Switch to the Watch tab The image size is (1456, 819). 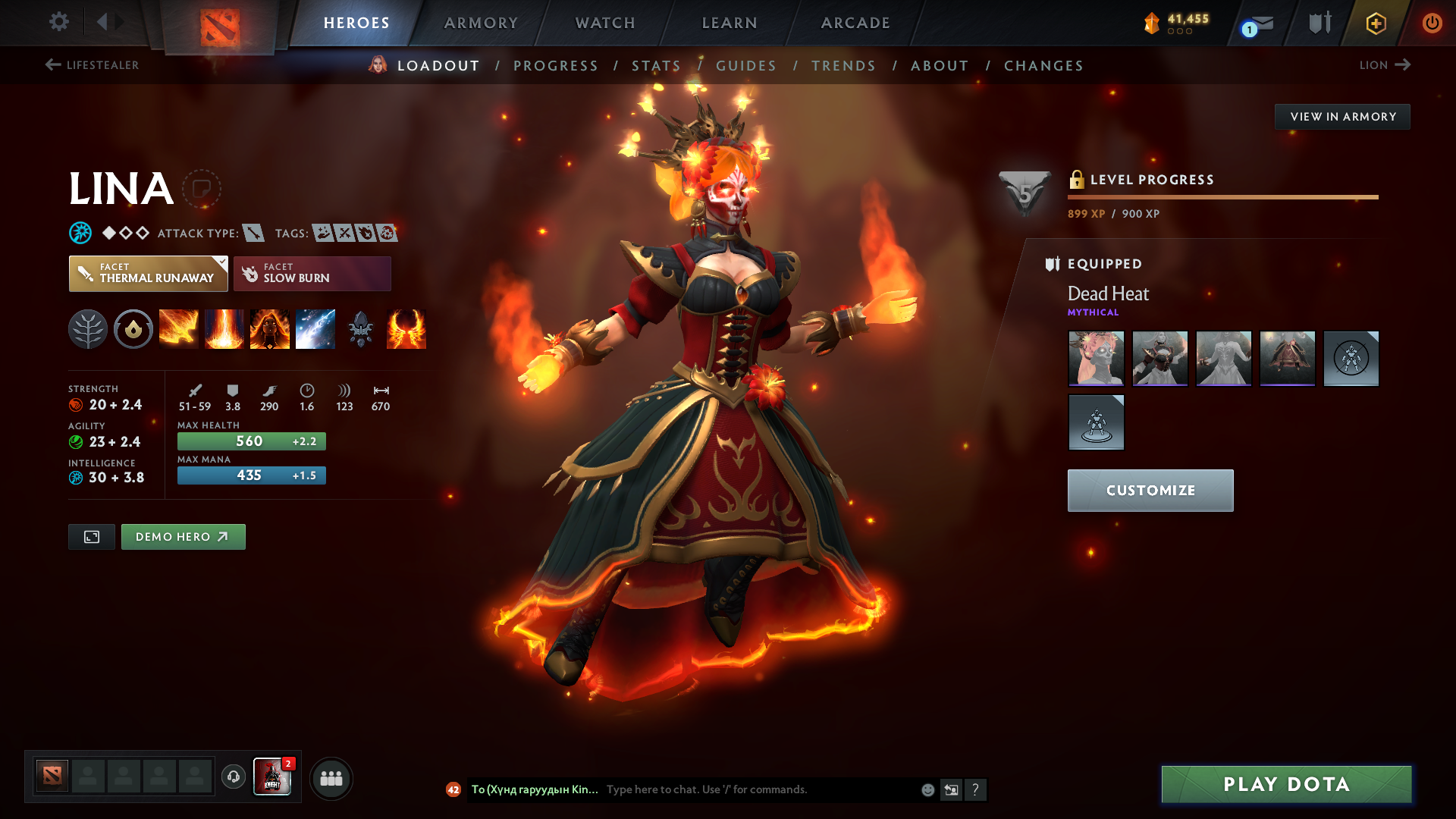pos(605,23)
